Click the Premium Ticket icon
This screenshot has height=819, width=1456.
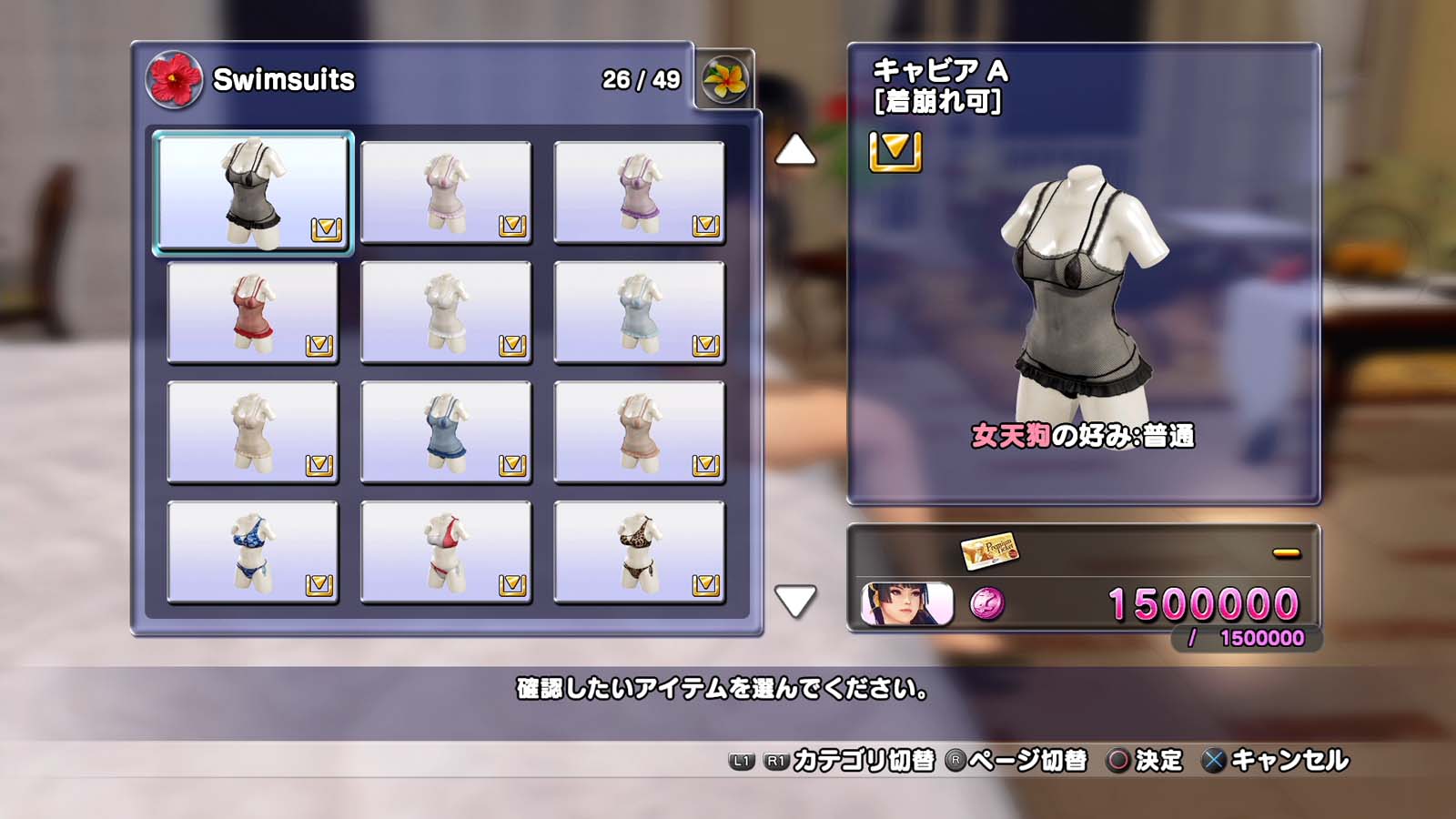[989, 550]
